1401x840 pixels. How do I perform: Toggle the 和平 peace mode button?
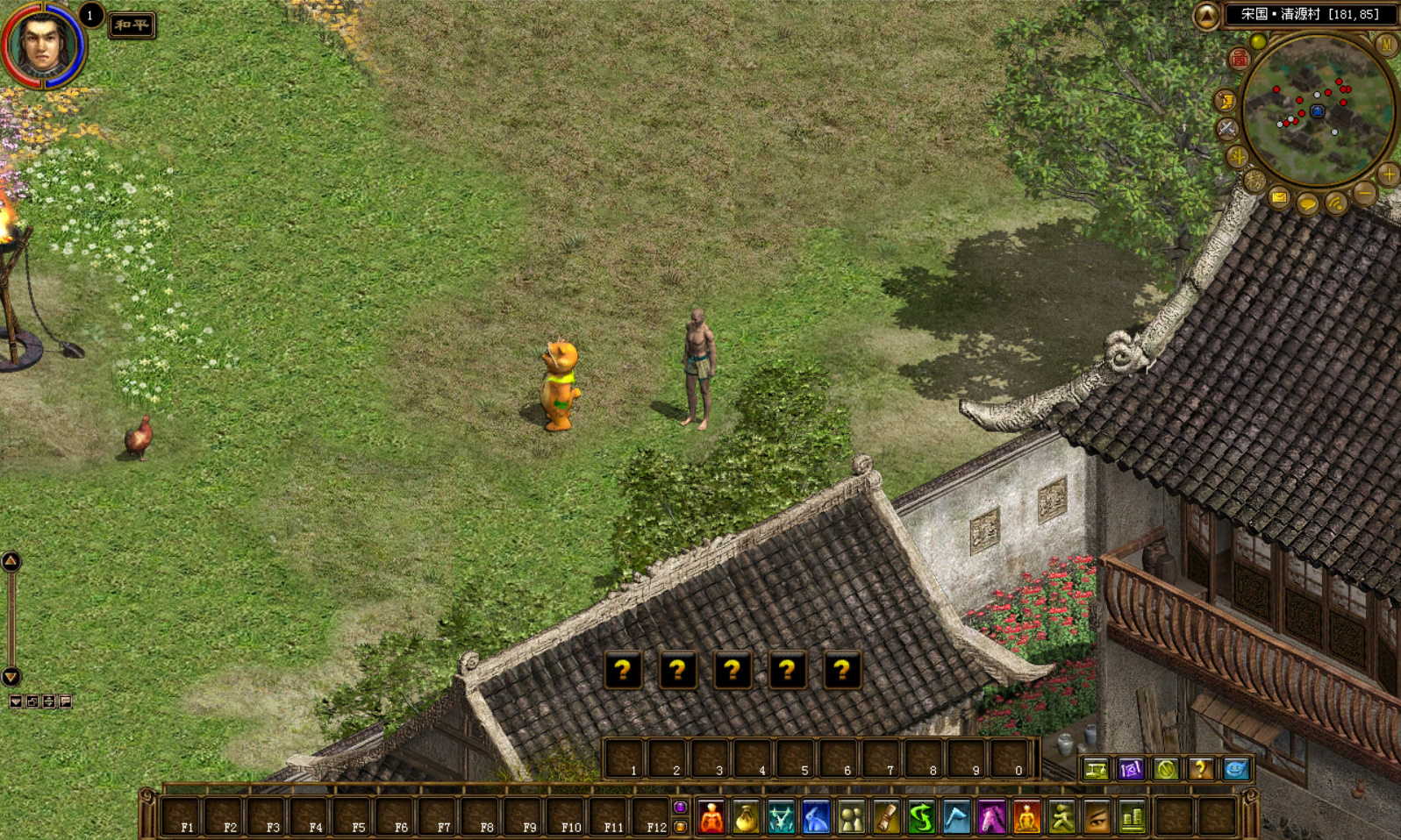point(132,25)
